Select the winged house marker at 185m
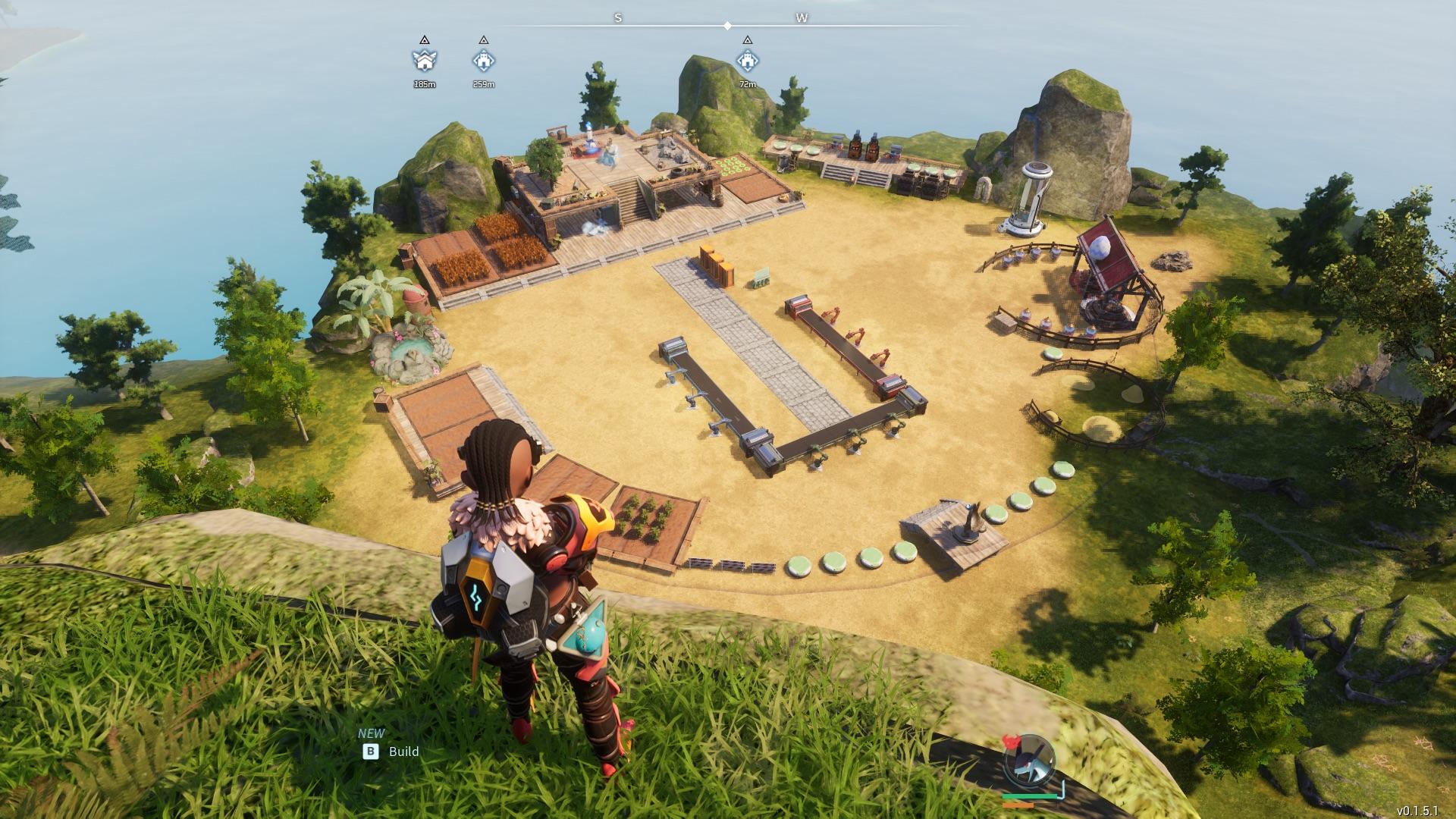 click(425, 61)
